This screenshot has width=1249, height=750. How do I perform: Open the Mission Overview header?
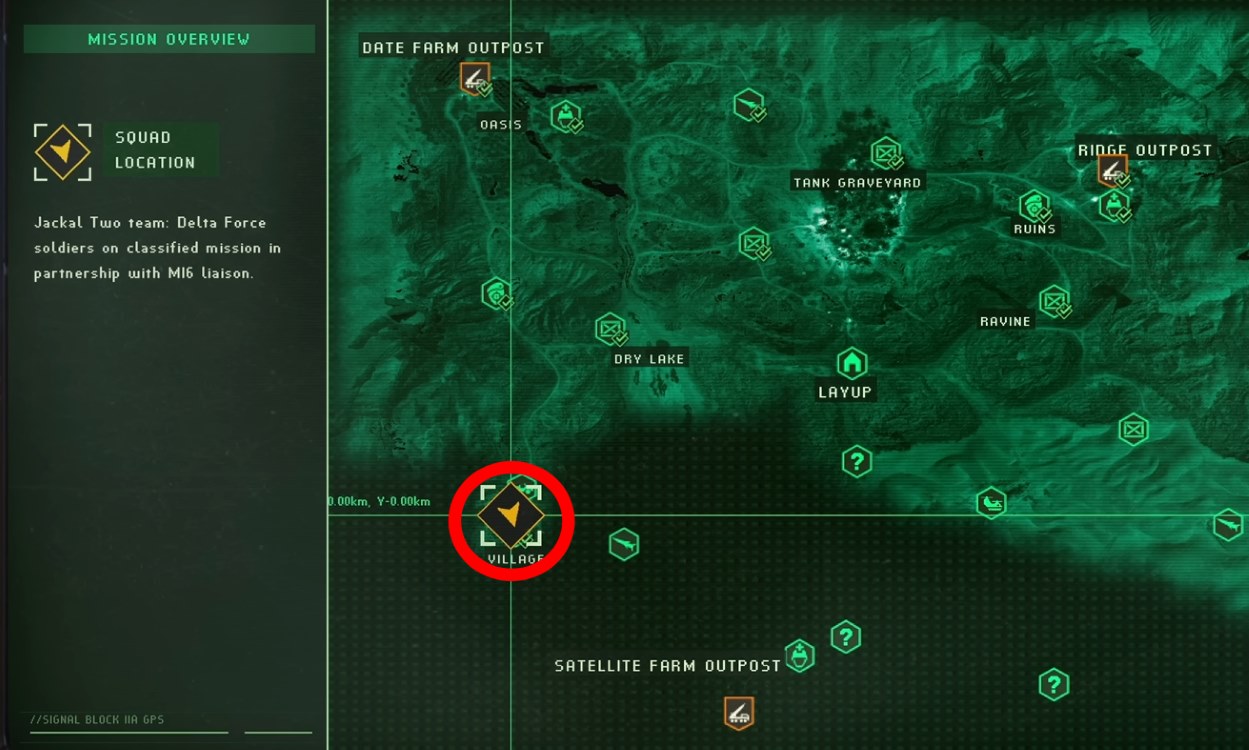(169, 40)
